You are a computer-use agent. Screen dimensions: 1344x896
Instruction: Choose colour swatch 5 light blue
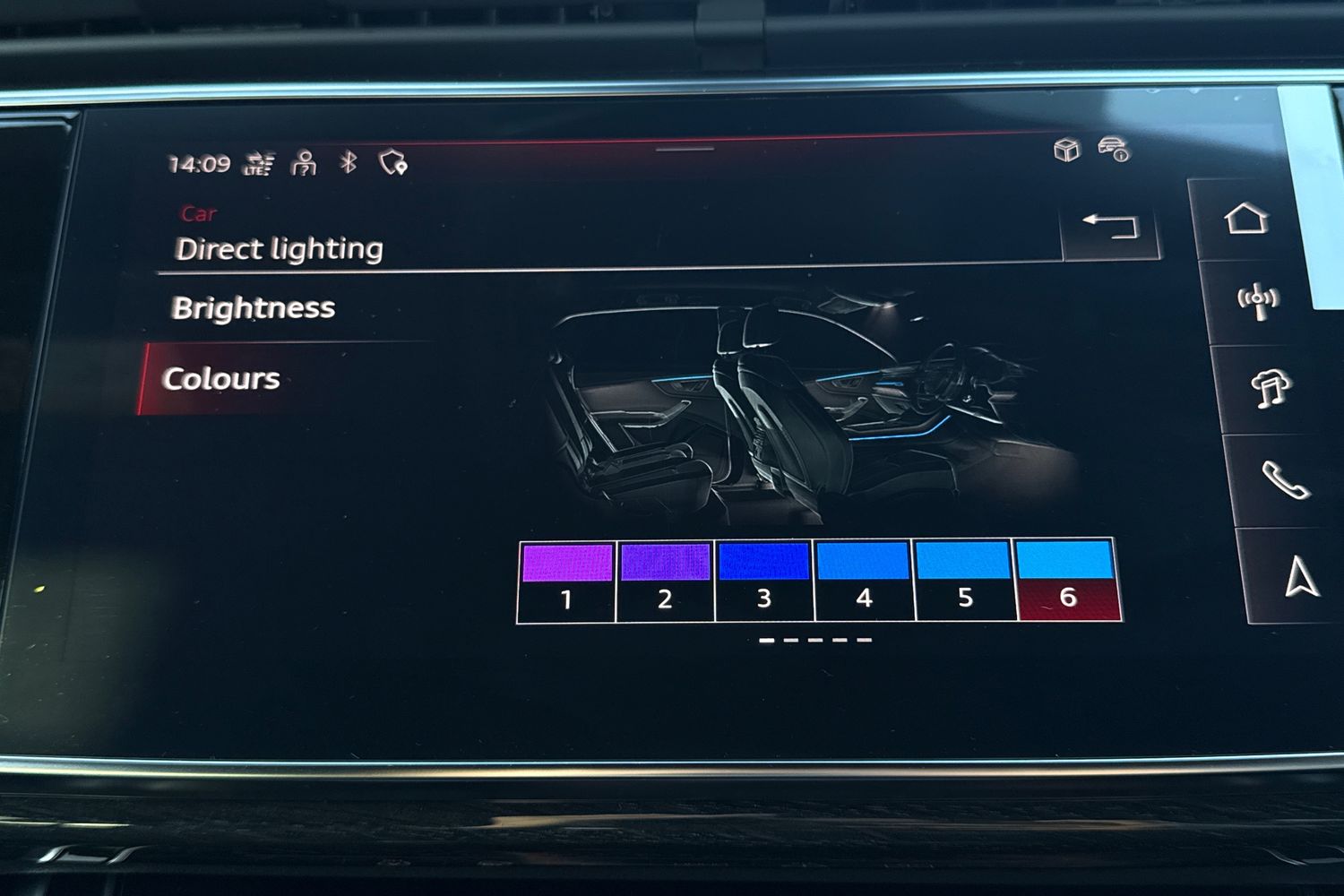pos(964,581)
